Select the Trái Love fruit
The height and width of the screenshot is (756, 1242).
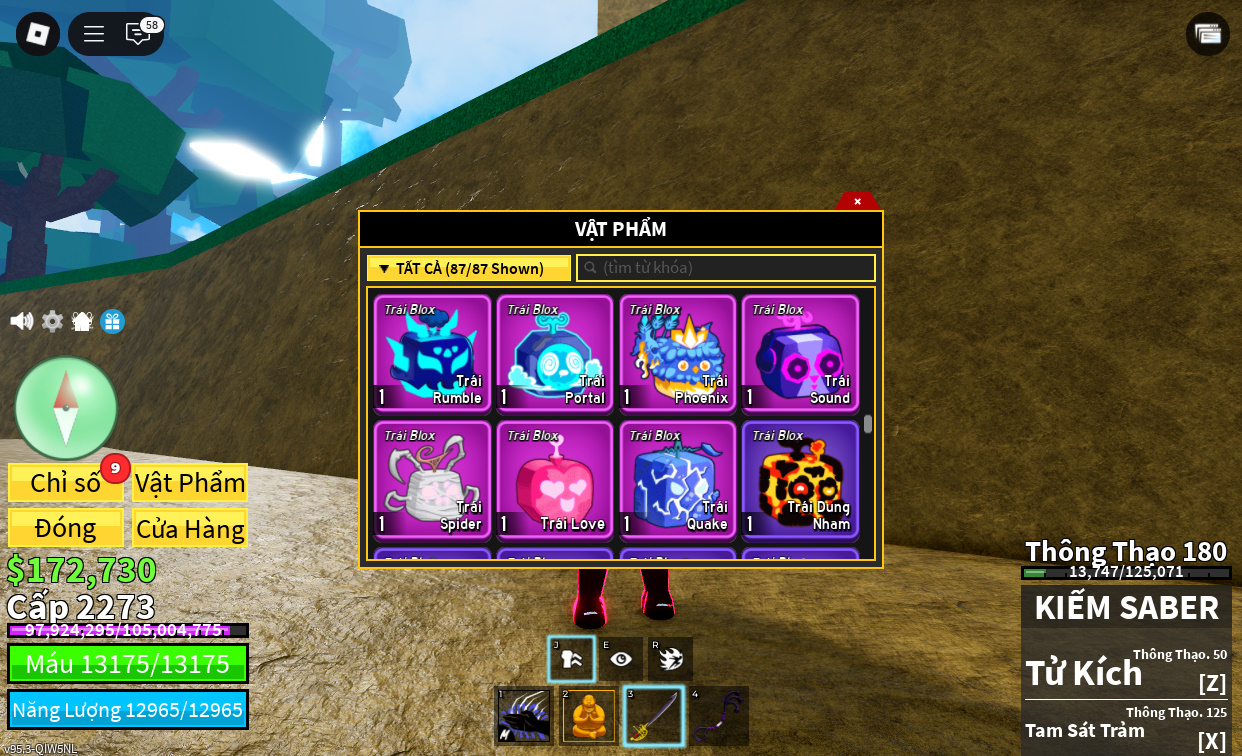tap(555, 479)
